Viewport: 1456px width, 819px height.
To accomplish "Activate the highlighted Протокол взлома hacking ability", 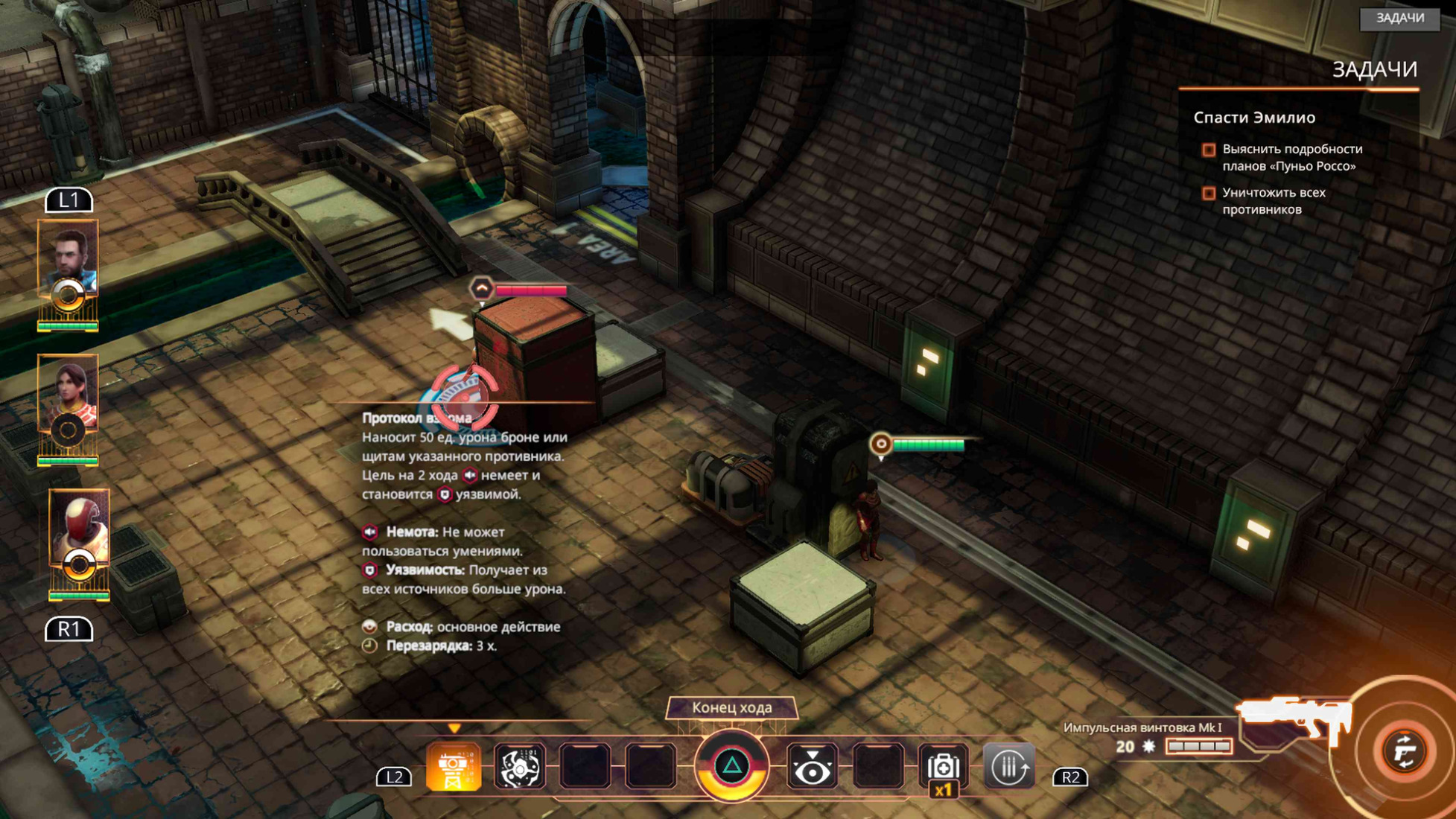I will coord(453,768).
